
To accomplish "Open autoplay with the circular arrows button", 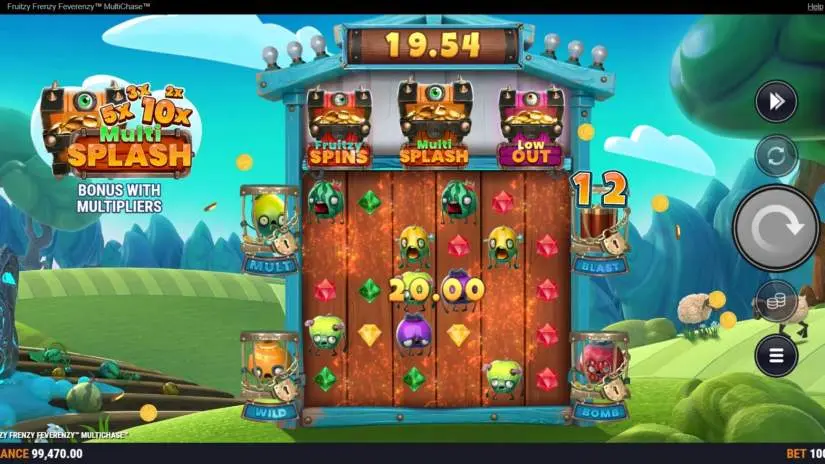I will [x=776, y=156].
